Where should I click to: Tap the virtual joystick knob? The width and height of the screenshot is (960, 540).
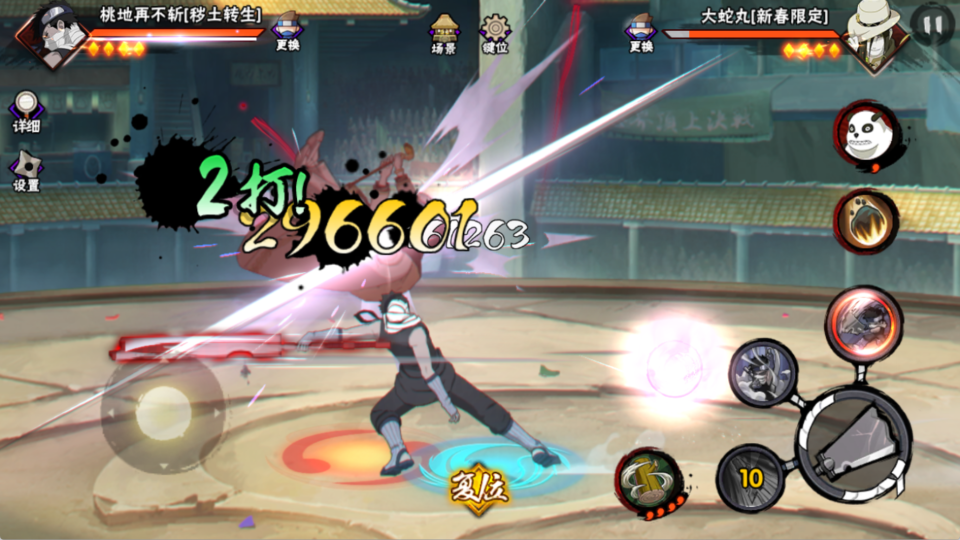pyautogui.click(x=163, y=412)
